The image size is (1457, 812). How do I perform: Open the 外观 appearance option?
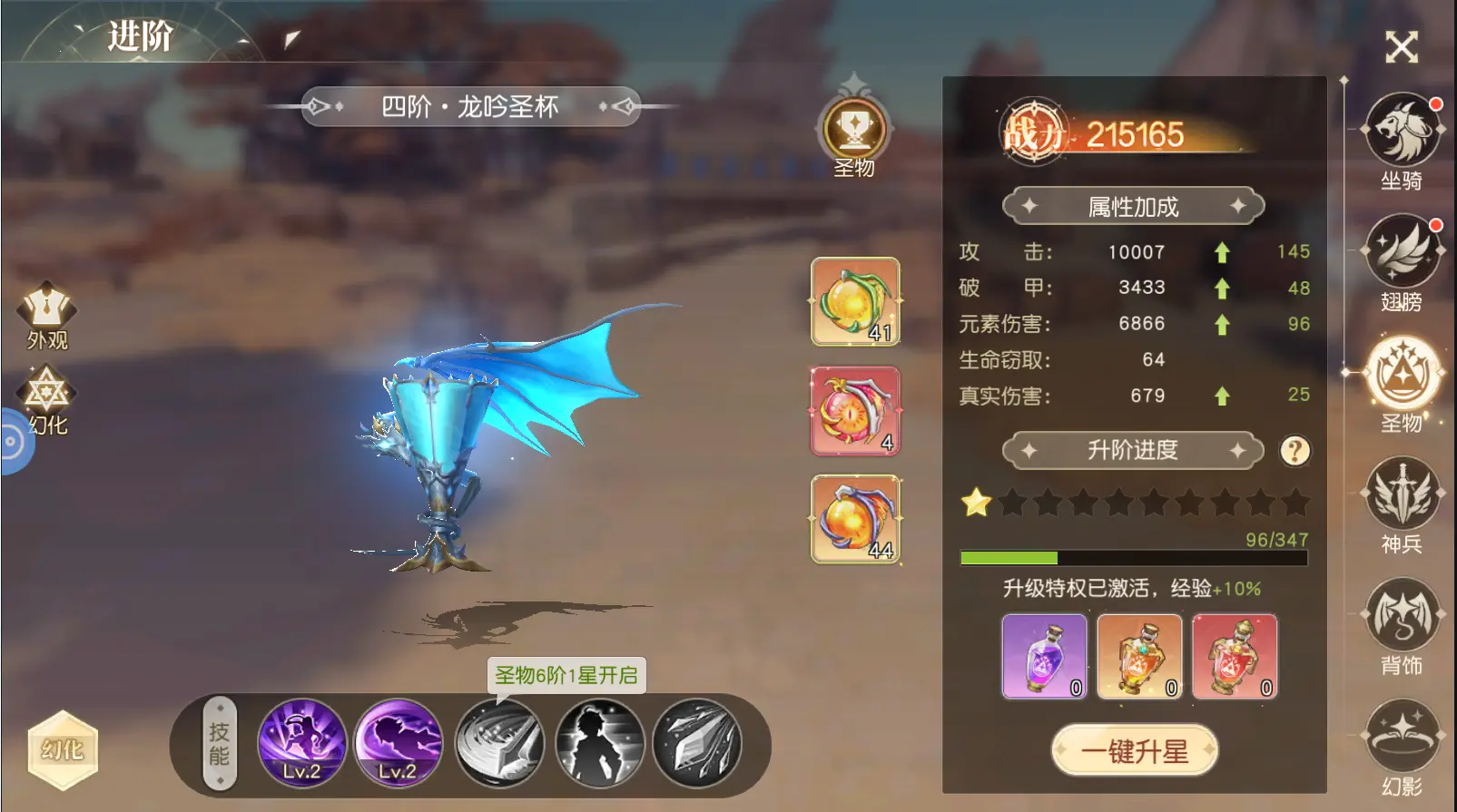[47, 314]
